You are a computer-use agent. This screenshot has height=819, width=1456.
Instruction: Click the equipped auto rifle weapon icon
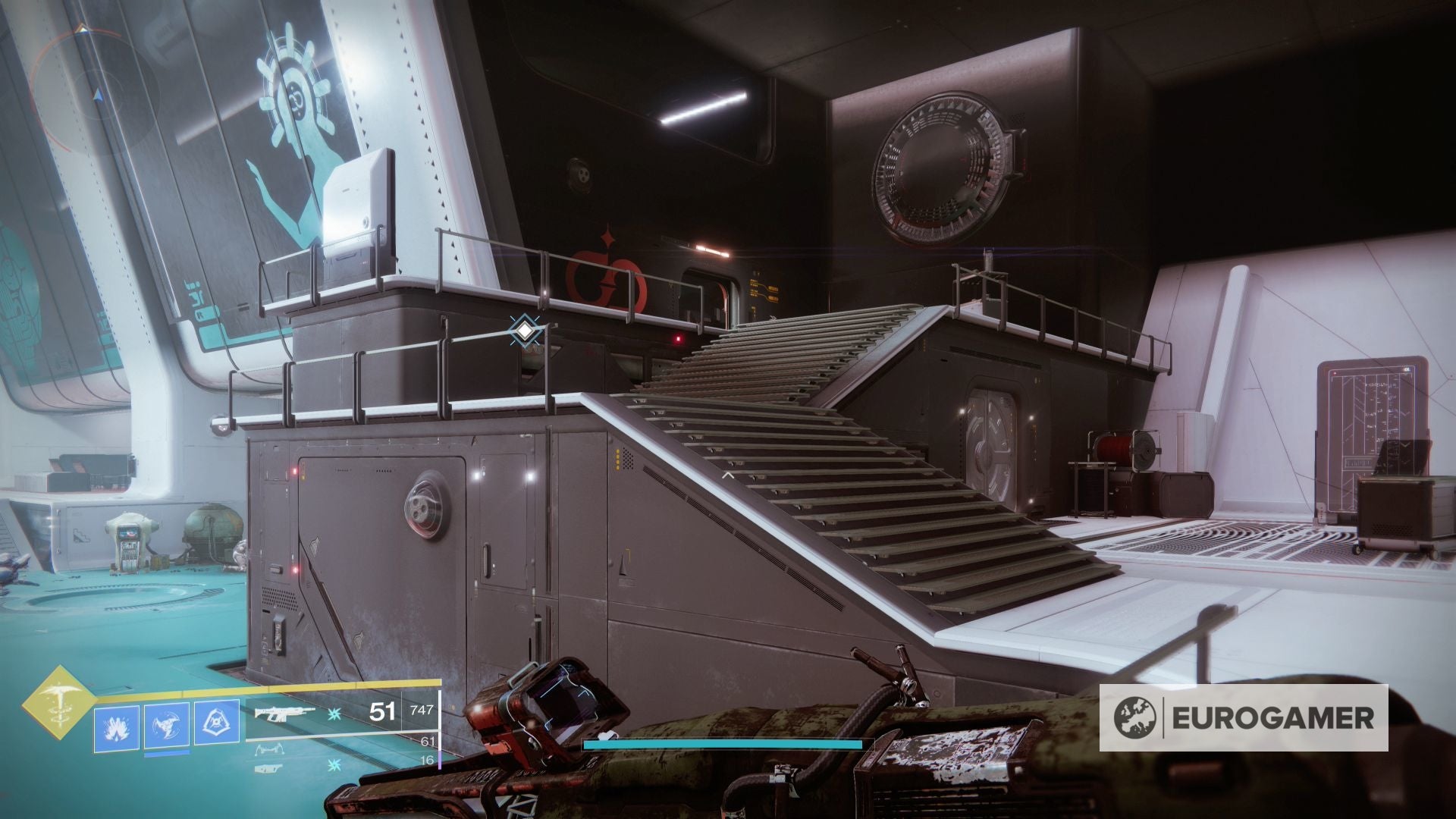click(x=284, y=713)
